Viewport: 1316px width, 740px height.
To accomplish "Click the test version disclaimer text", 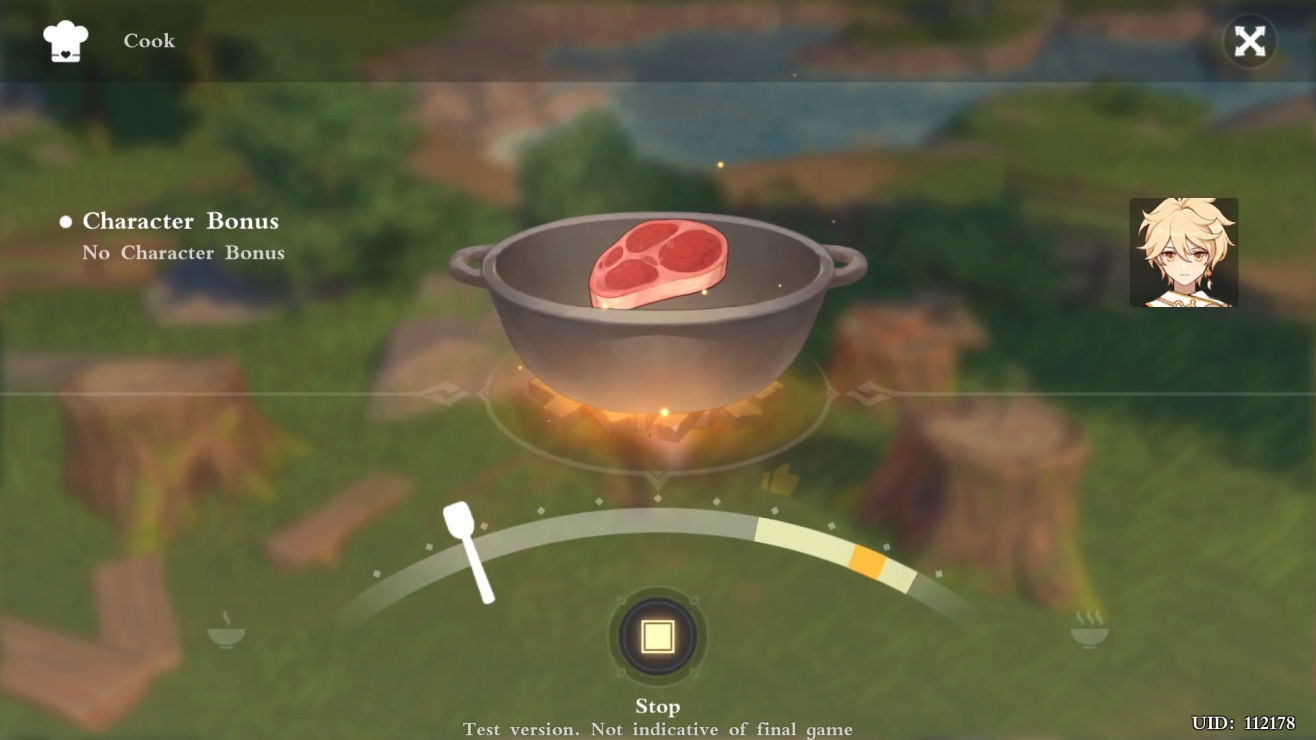I will coord(657,730).
